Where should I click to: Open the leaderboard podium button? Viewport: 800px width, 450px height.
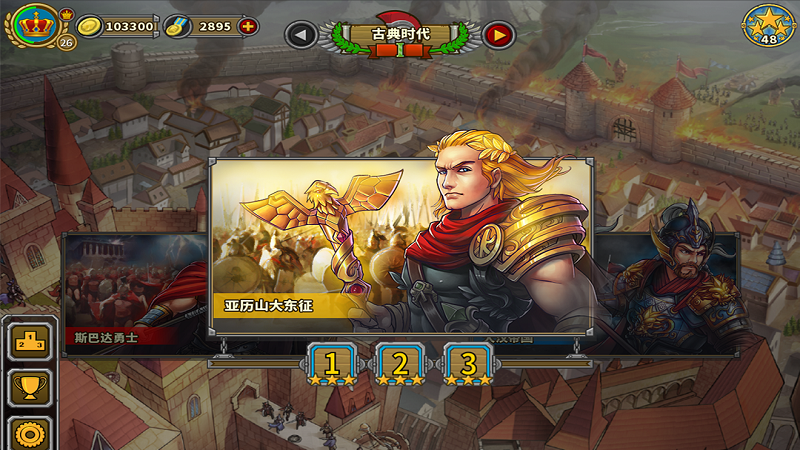pos(29,343)
